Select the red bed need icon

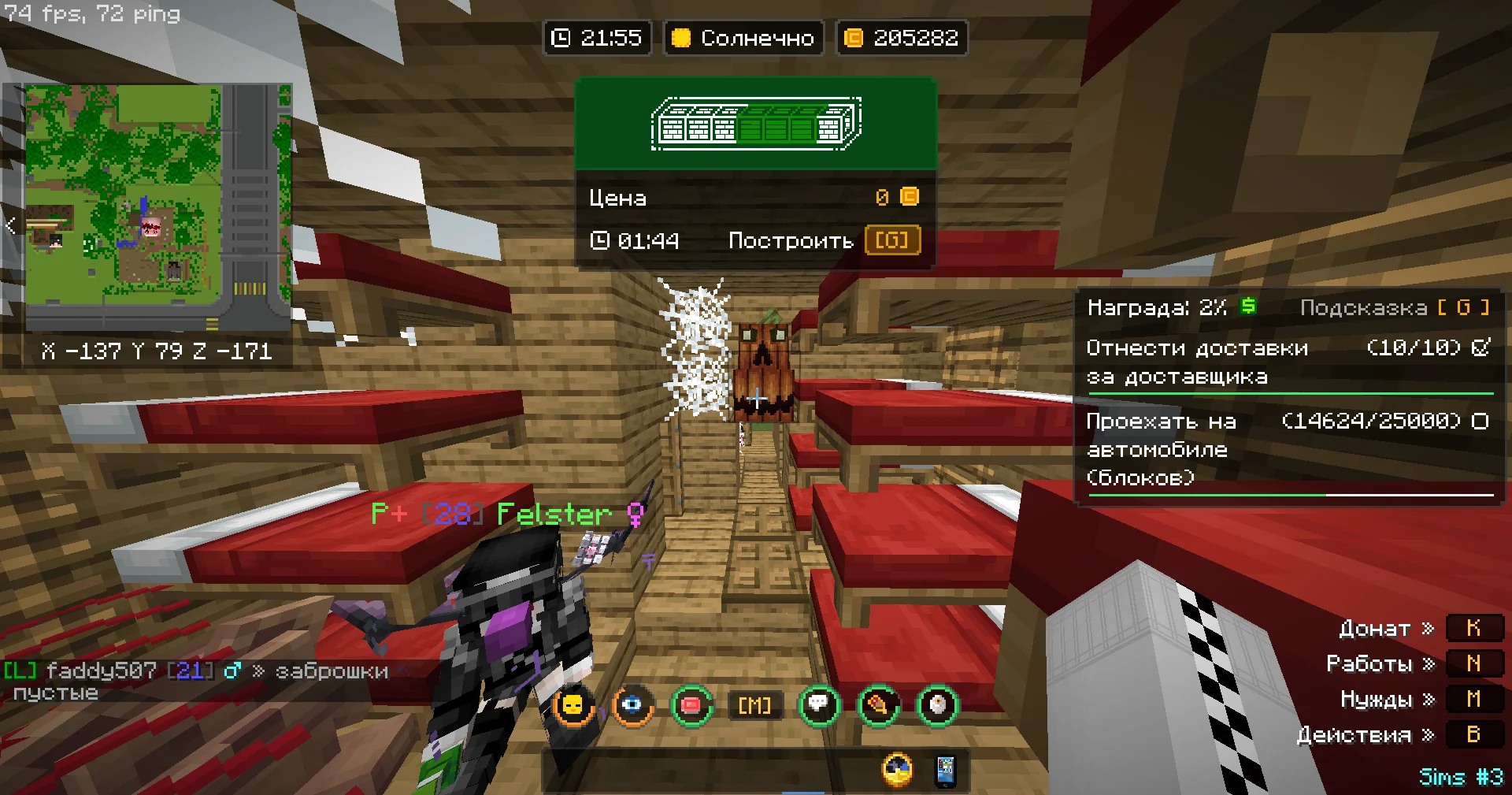coord(691,705)
